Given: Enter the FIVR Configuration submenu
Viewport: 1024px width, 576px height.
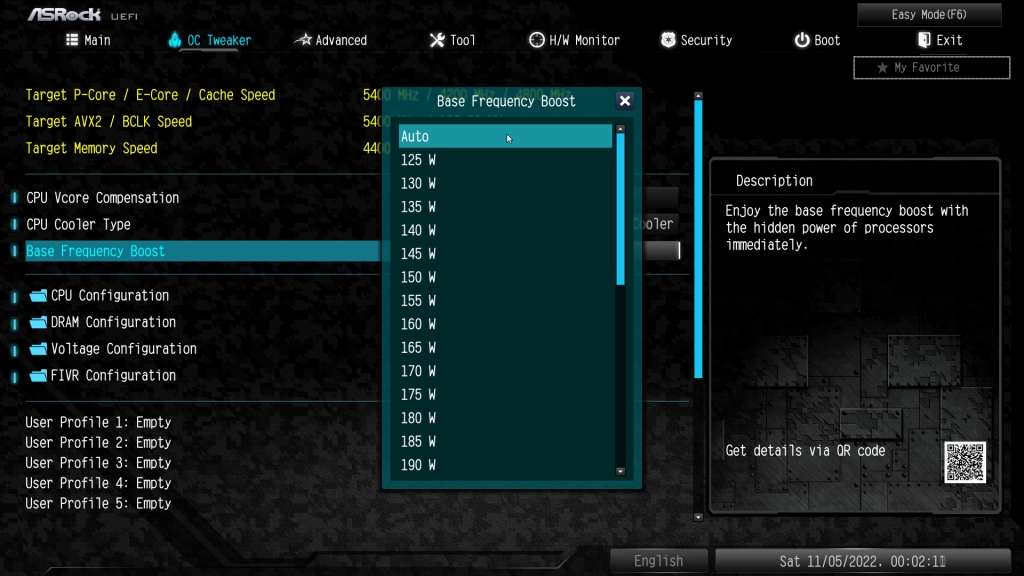Looking at the screenshot, I should [x=113, y=376].
